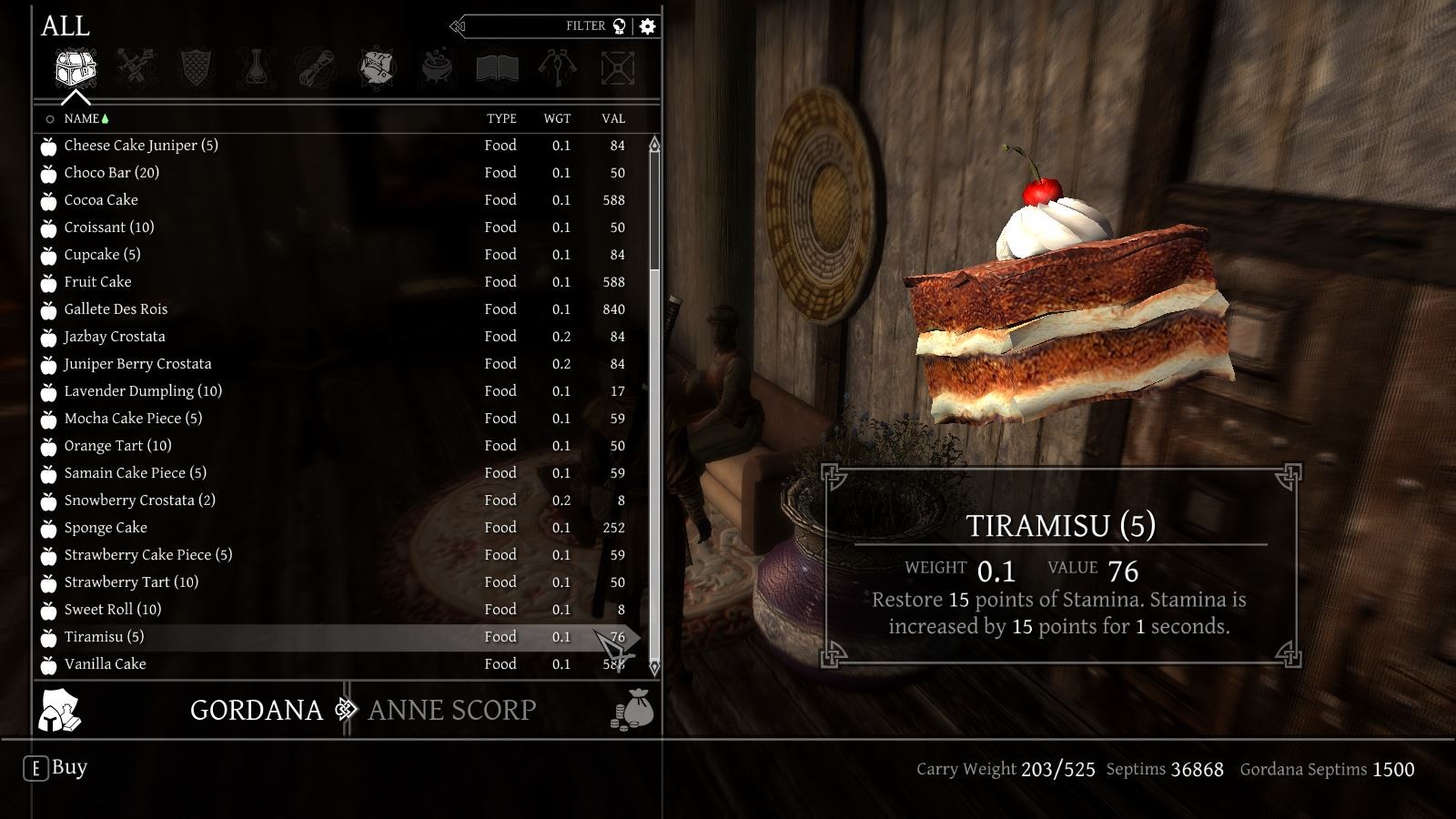Show the food cauldron category
The image size is (1456, 819).
coord(437,68)
